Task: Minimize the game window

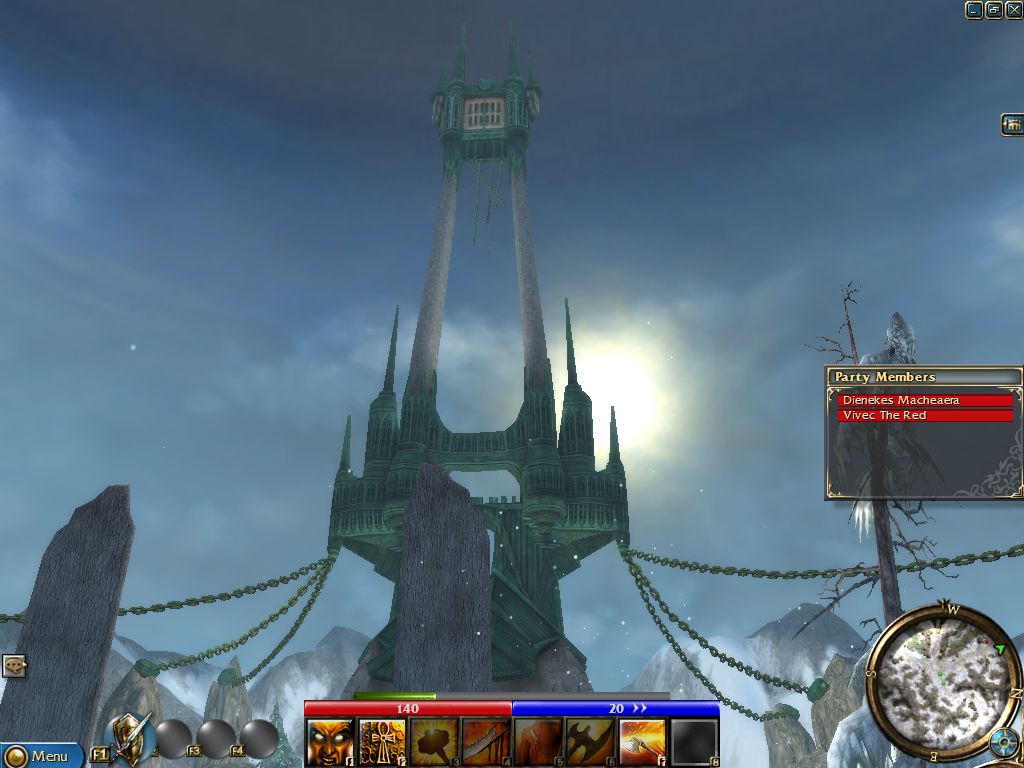Action: tap(974, 10)
